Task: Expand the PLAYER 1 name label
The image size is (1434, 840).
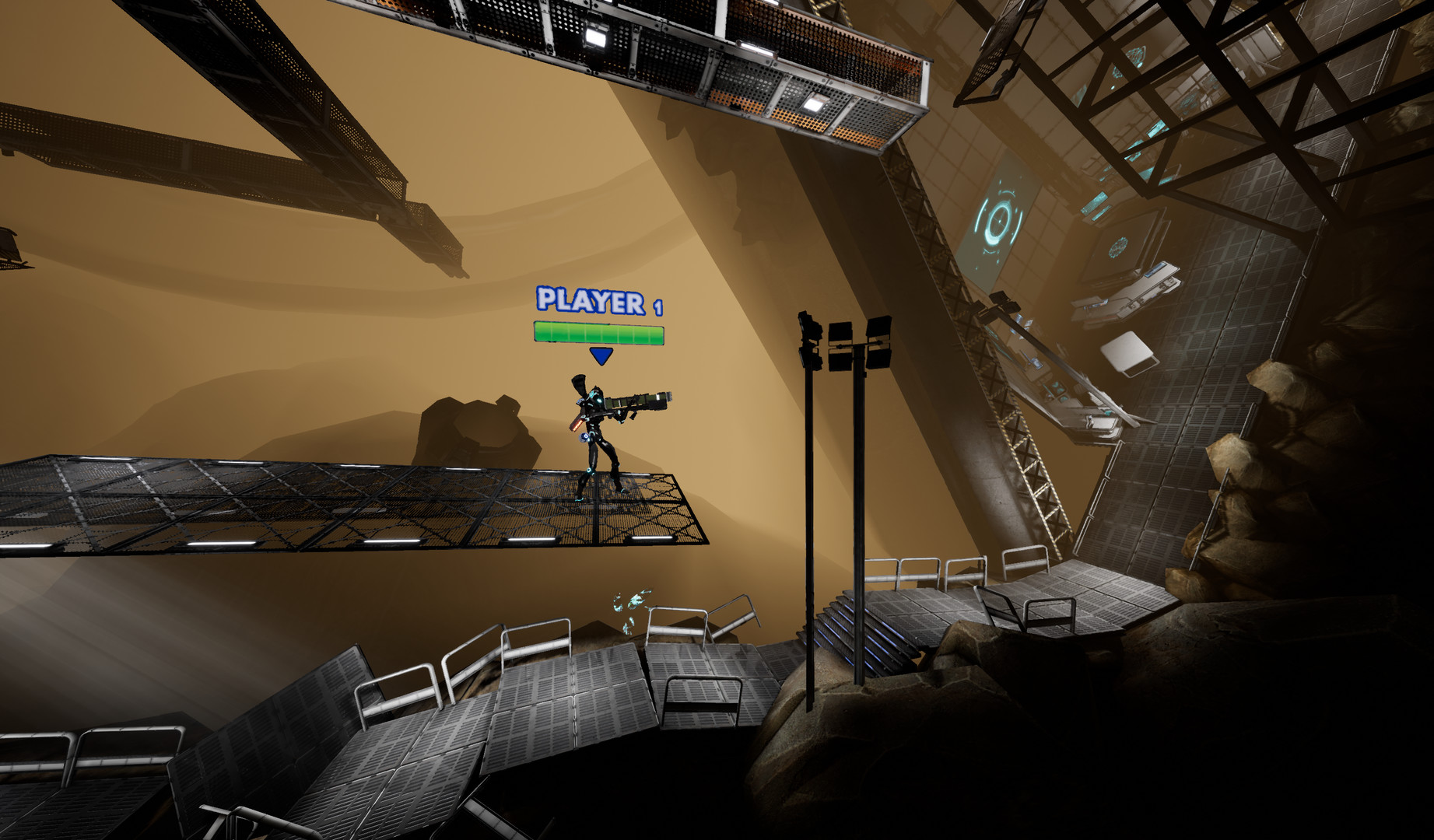Action: pyautogui.click(x=599, y=302)
